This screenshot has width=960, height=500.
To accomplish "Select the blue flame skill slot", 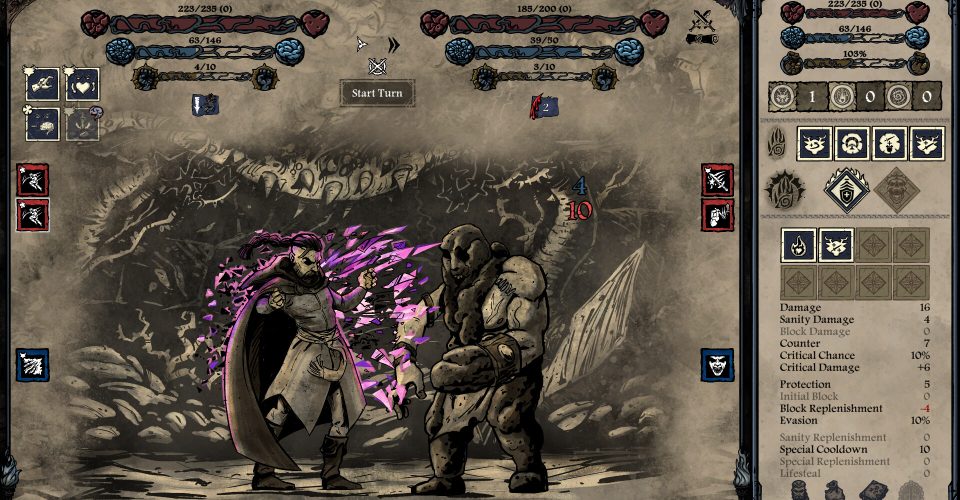I will pyautogui.click(x=798, y=245).
